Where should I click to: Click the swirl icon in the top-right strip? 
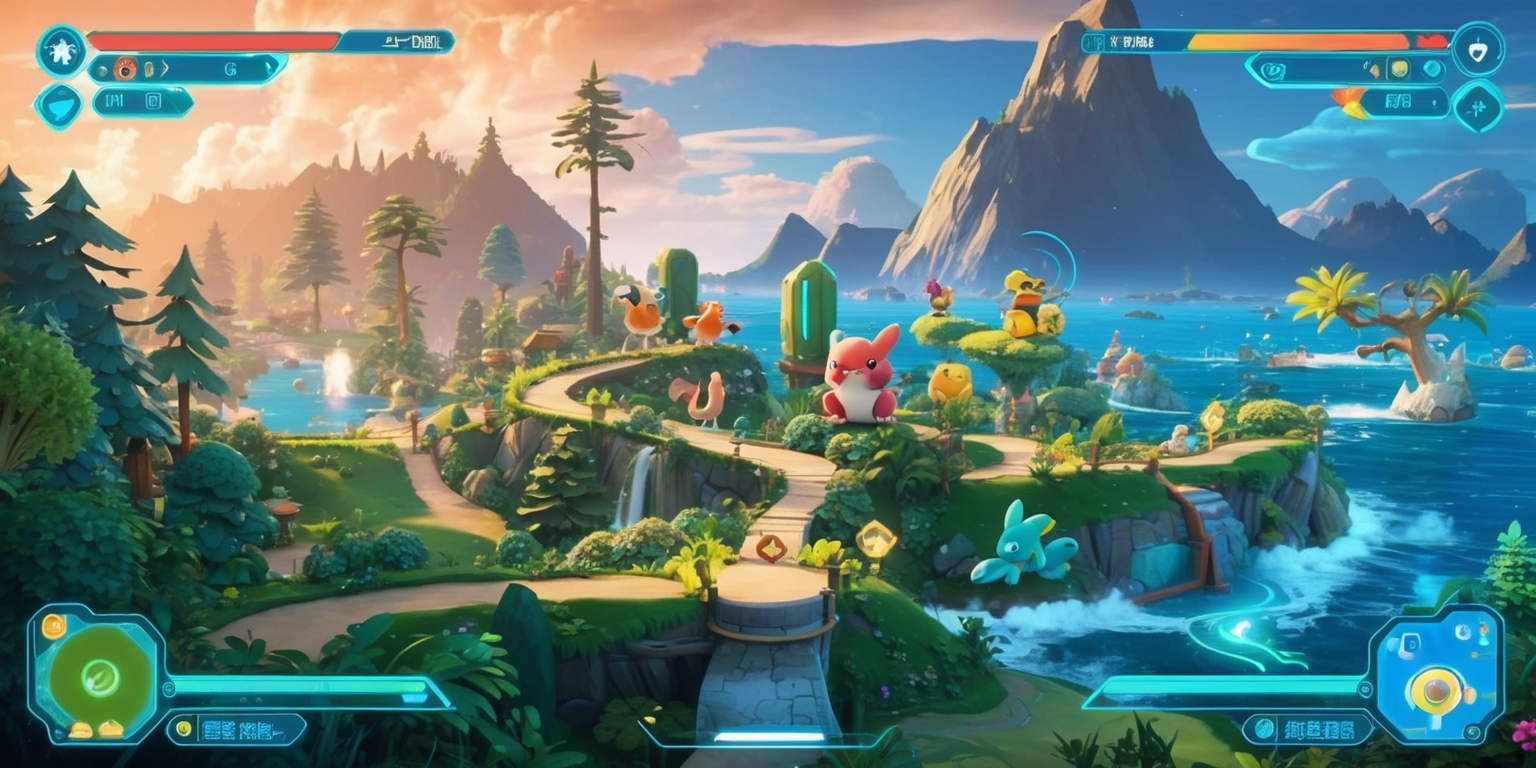[x=1275, y=70]
